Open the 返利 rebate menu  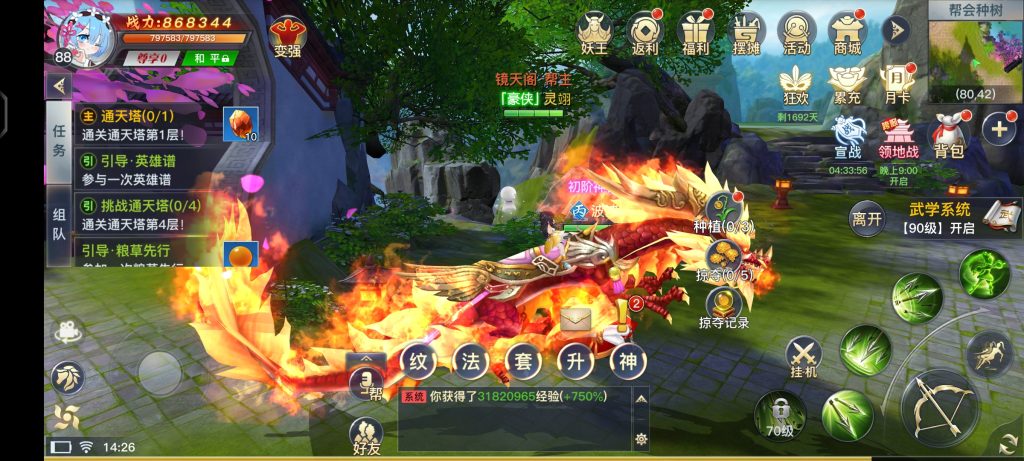pyautogui.click(x=644, y=32)
